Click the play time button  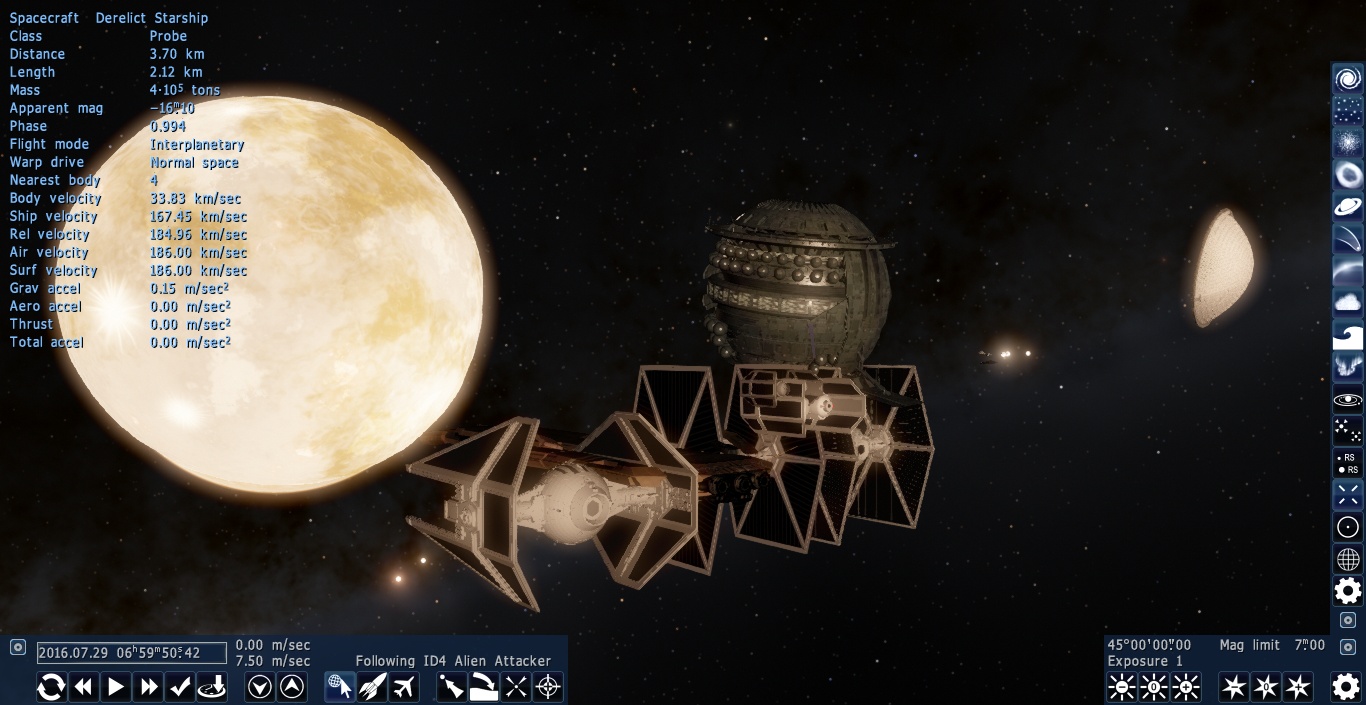click(116, 687)
